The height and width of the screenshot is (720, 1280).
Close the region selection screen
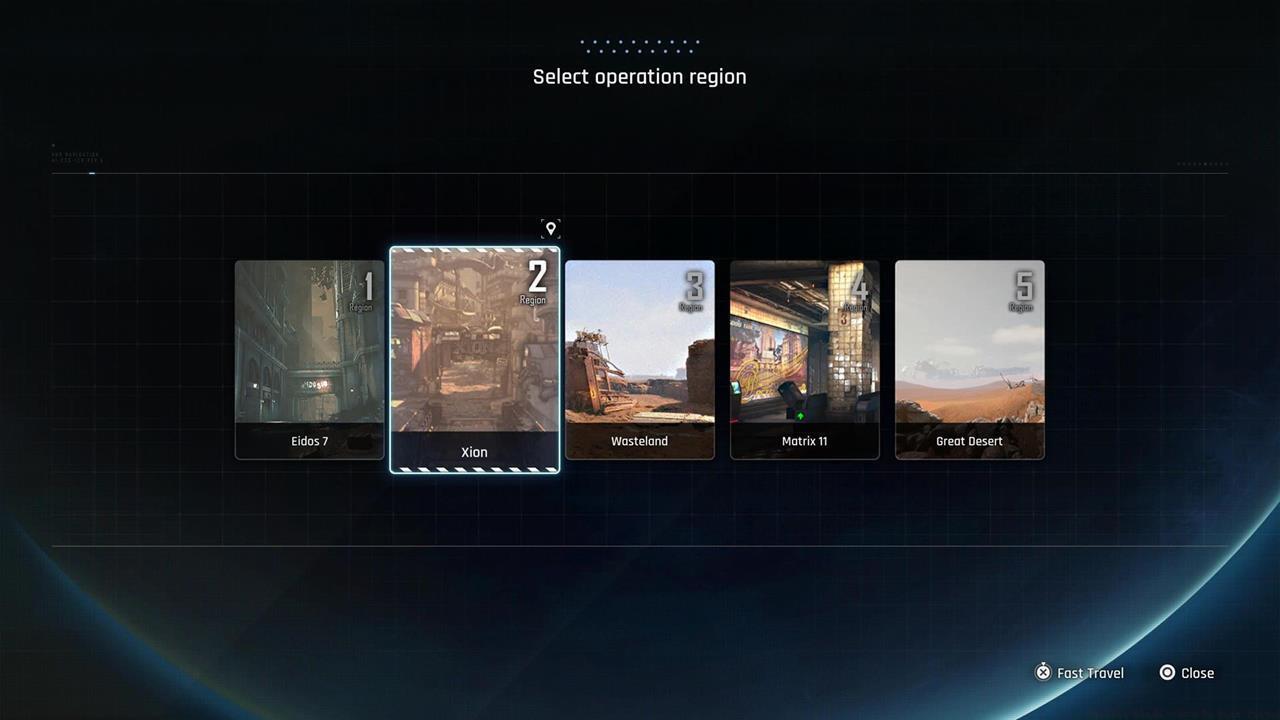click(x=1186, y=673)
